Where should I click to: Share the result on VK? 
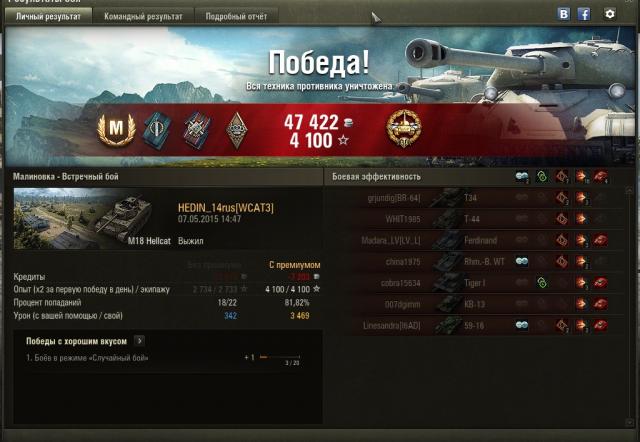coord(563,14)
